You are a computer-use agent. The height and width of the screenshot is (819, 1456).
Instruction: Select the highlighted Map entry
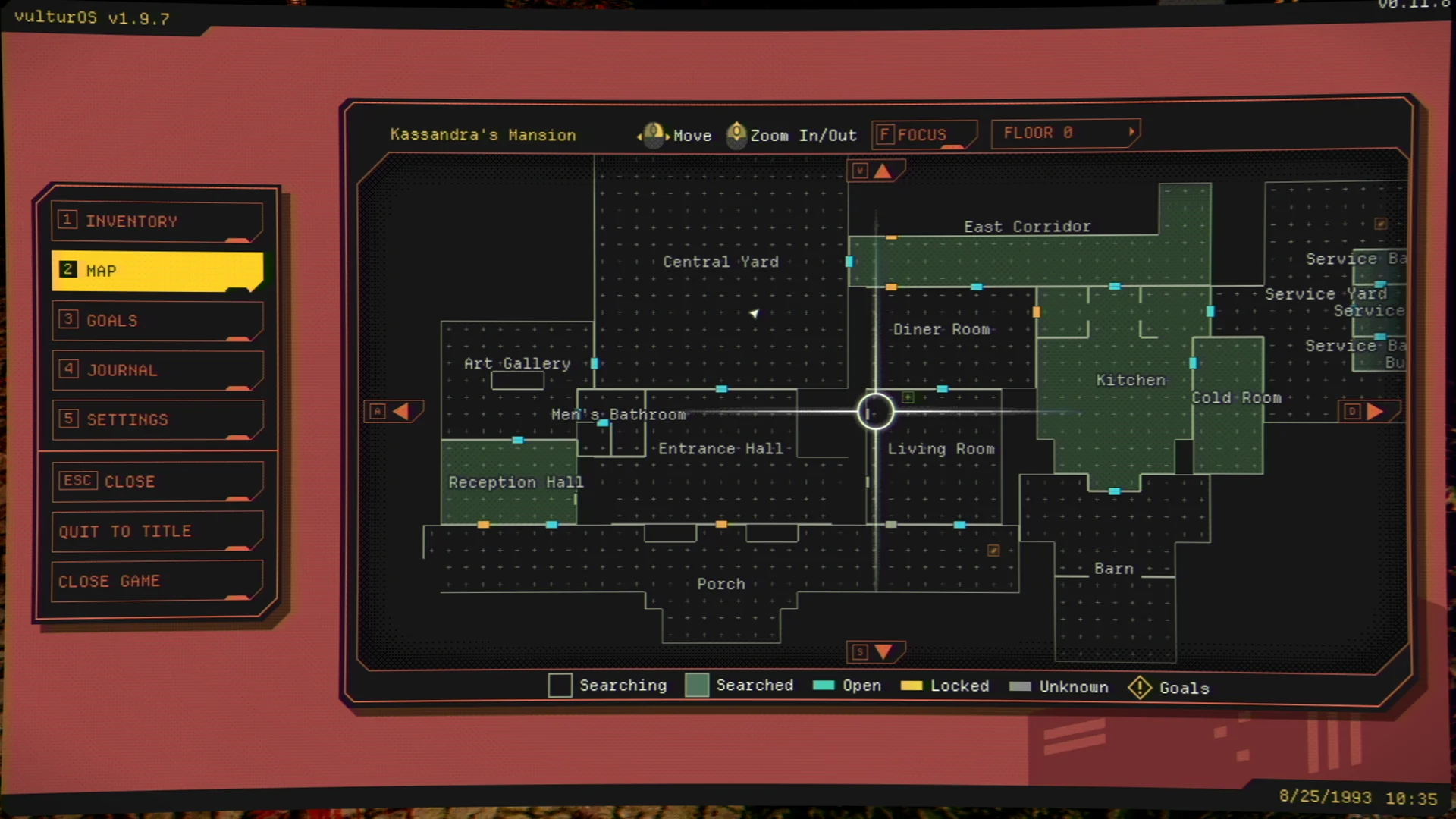click(157, 271)
